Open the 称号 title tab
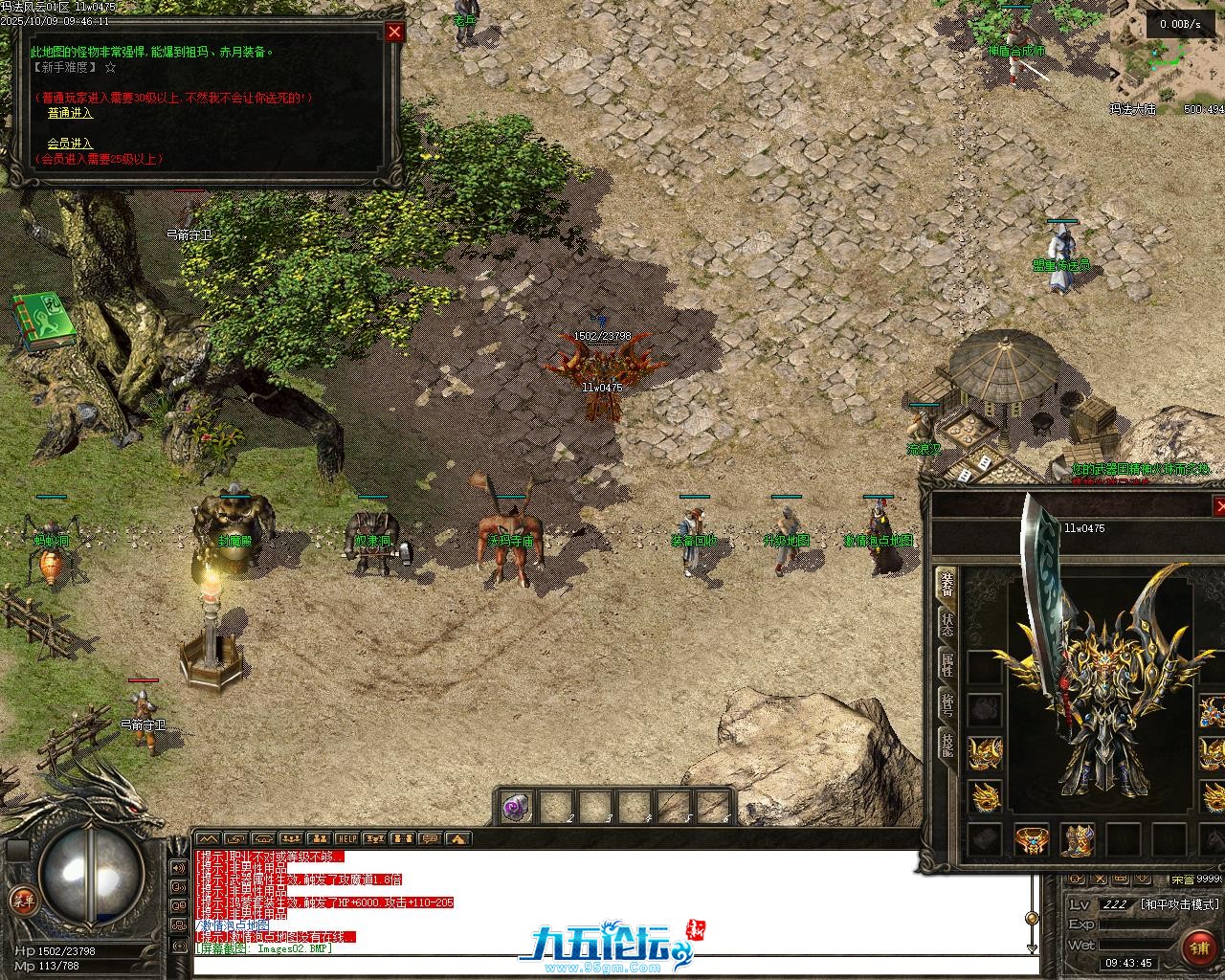 [x=947, y=704]
